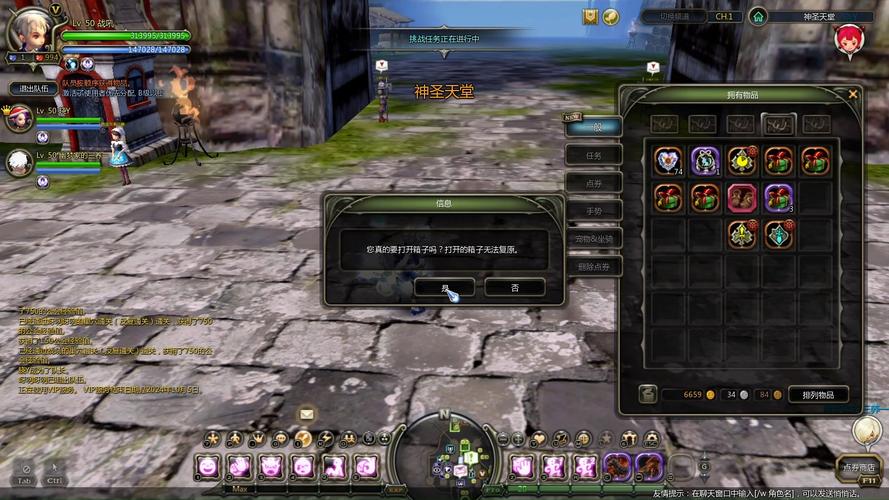This screenshot has height=500, width=889.
Task: Select the heart item stacked 74
Action: (x=668, y=161)
